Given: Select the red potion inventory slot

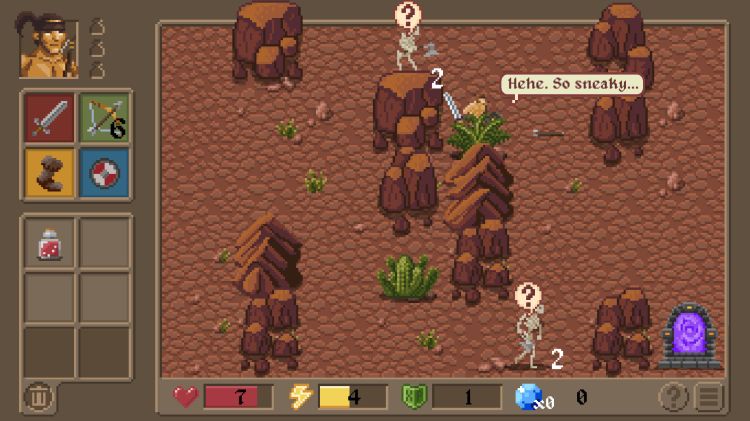Looking at the screenshot, I should pos(50,243).
